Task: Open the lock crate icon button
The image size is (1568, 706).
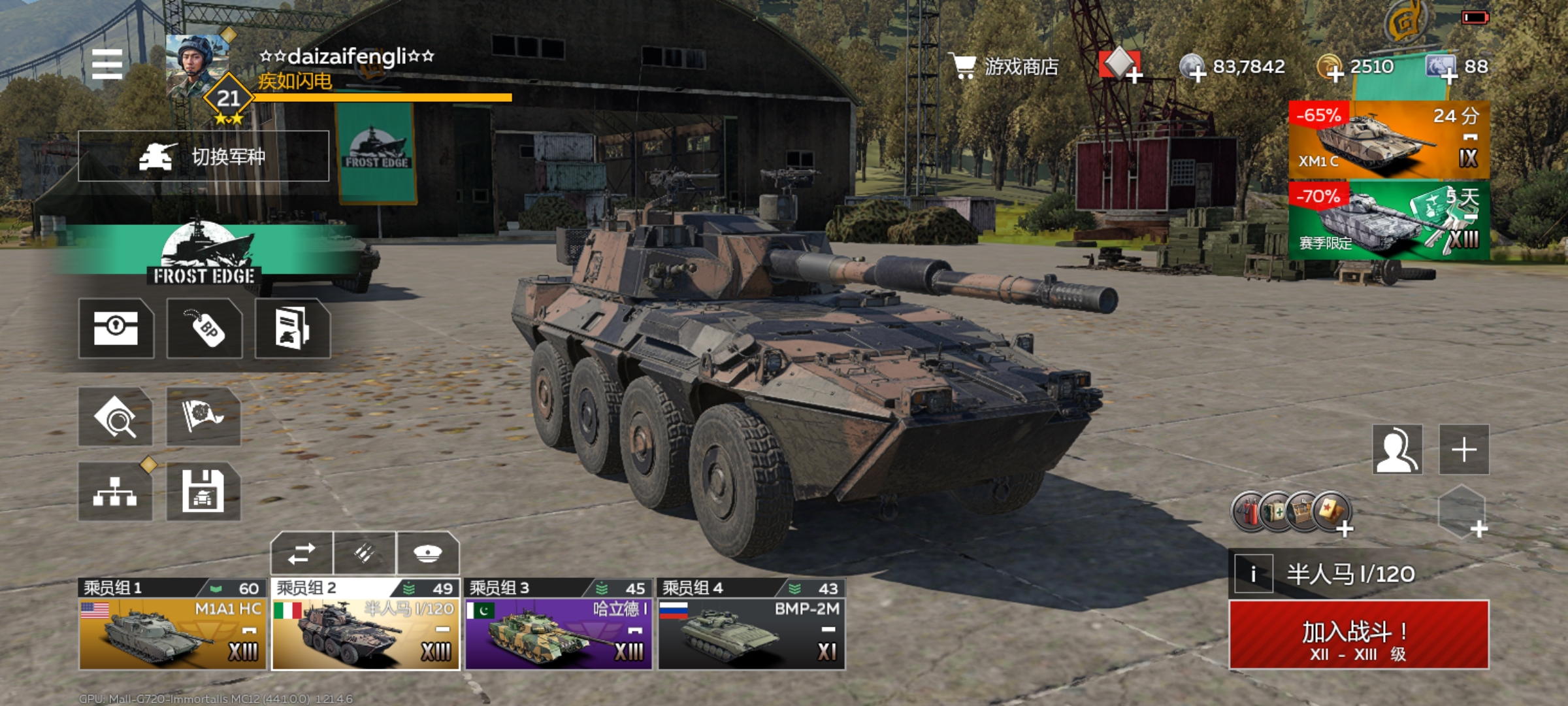Action: pos(116,328)
